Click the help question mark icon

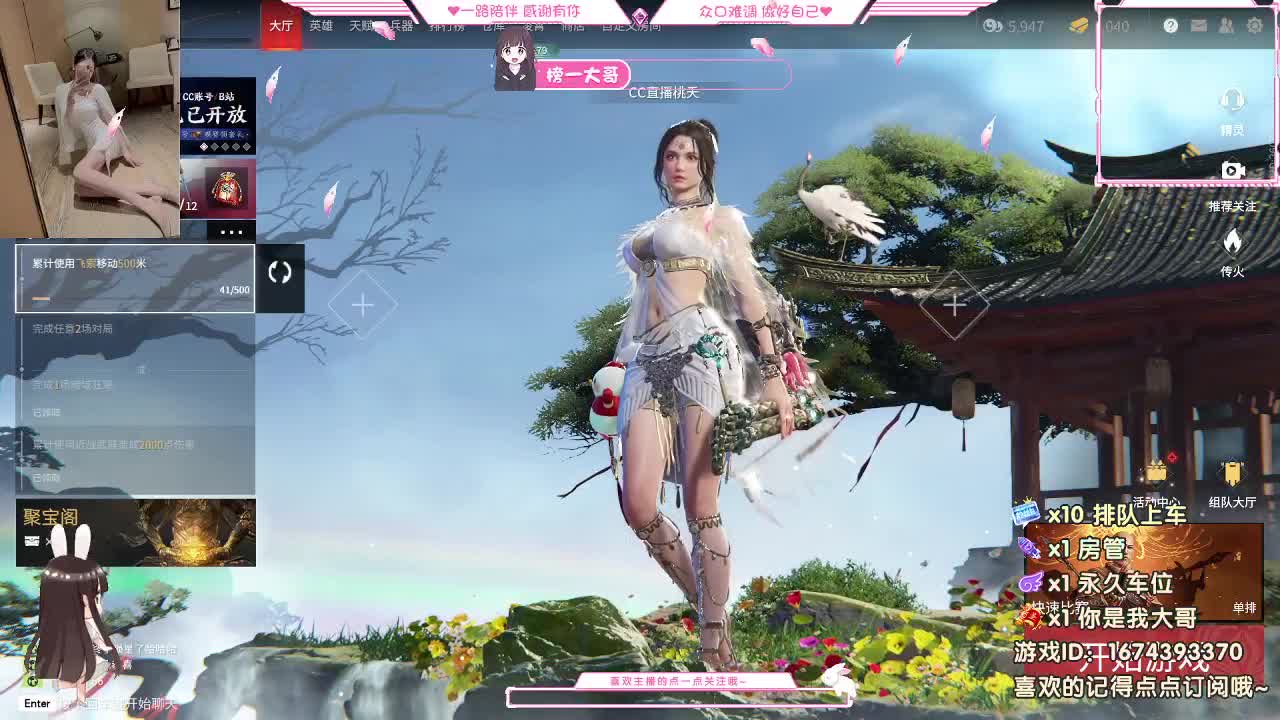(x=1171, y=25)
